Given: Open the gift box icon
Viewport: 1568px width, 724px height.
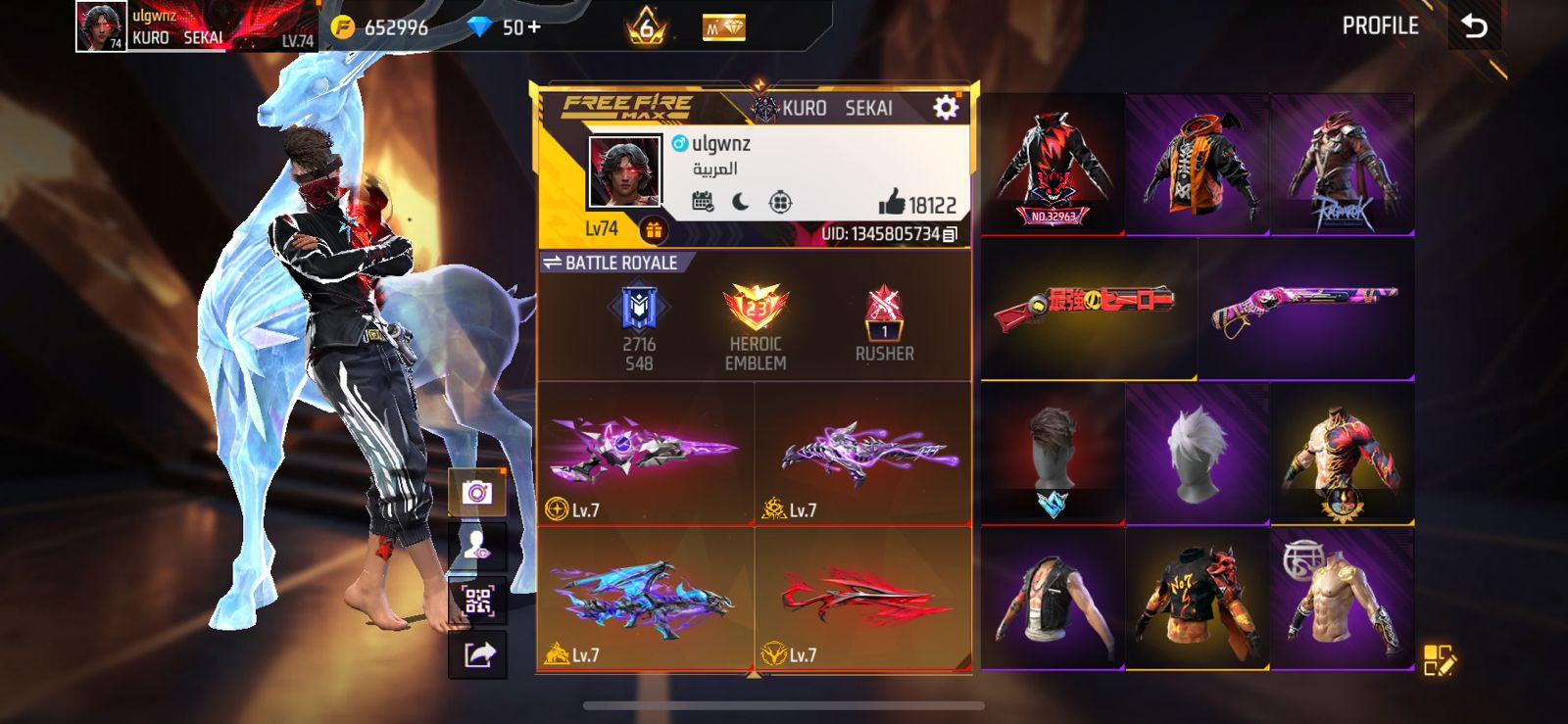Looking at the screenshot, I should [653, 230].
